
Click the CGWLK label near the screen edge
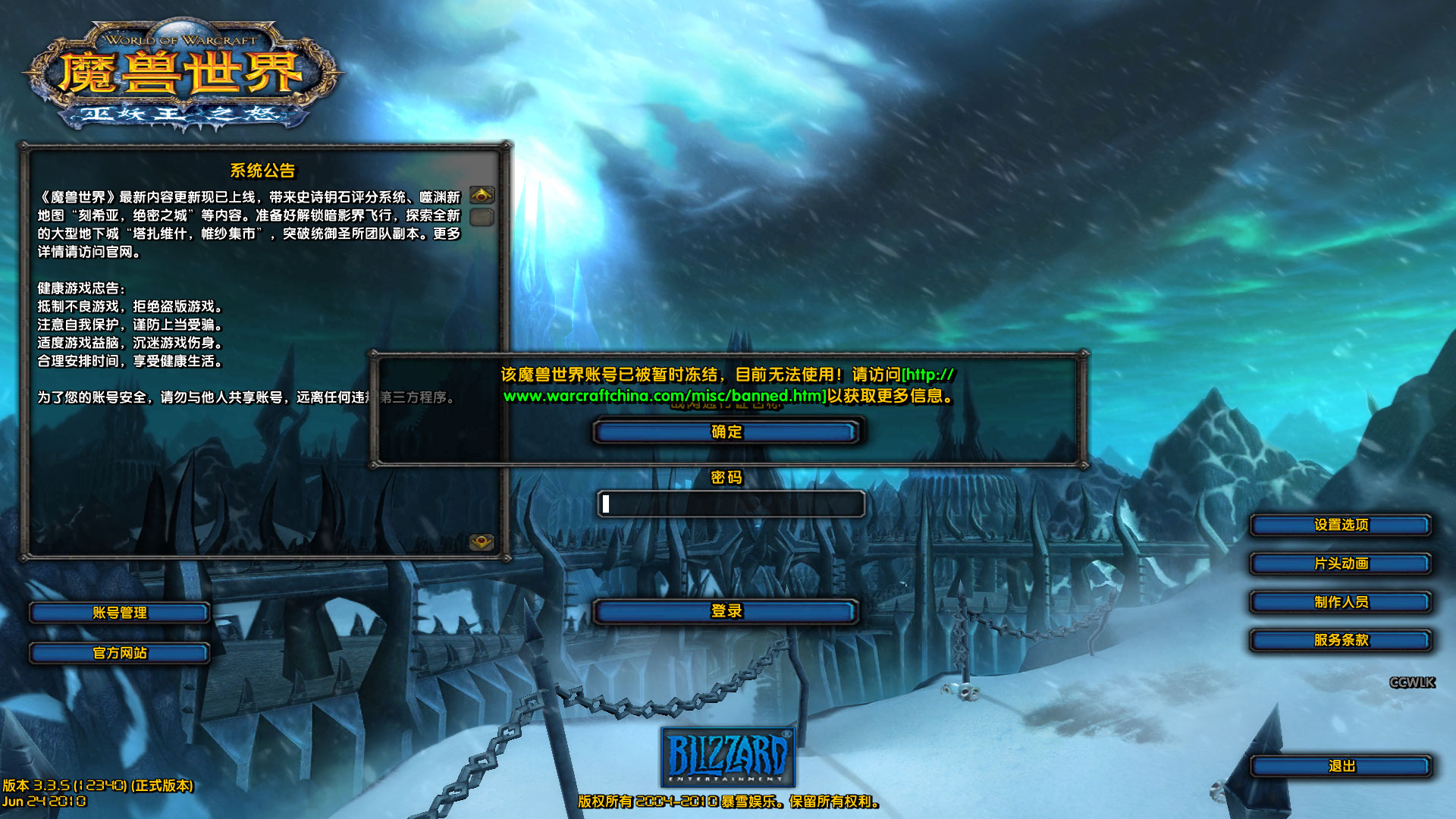tap(1411, 682)
